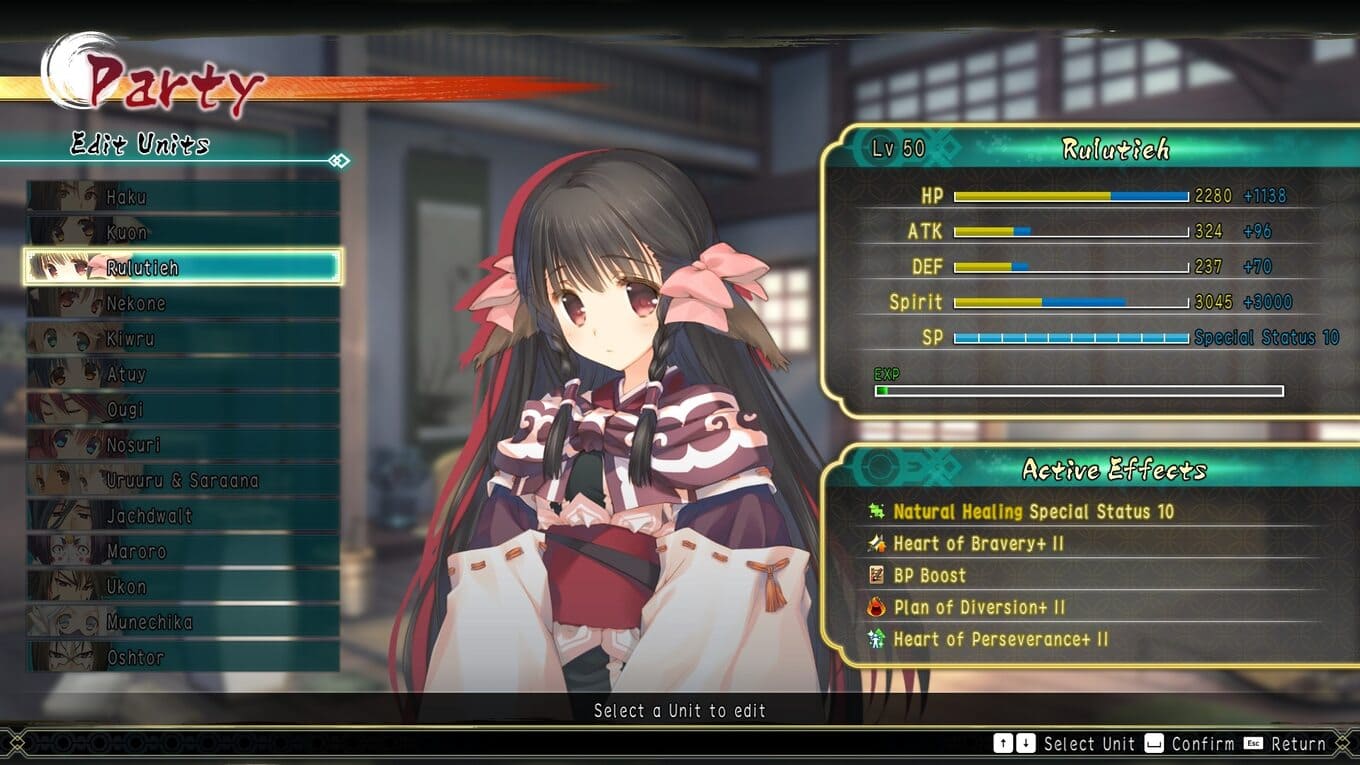Select the Uruuru & Saraana unit row
This screenshot has width=1360, height=765.
pos(183,481)
